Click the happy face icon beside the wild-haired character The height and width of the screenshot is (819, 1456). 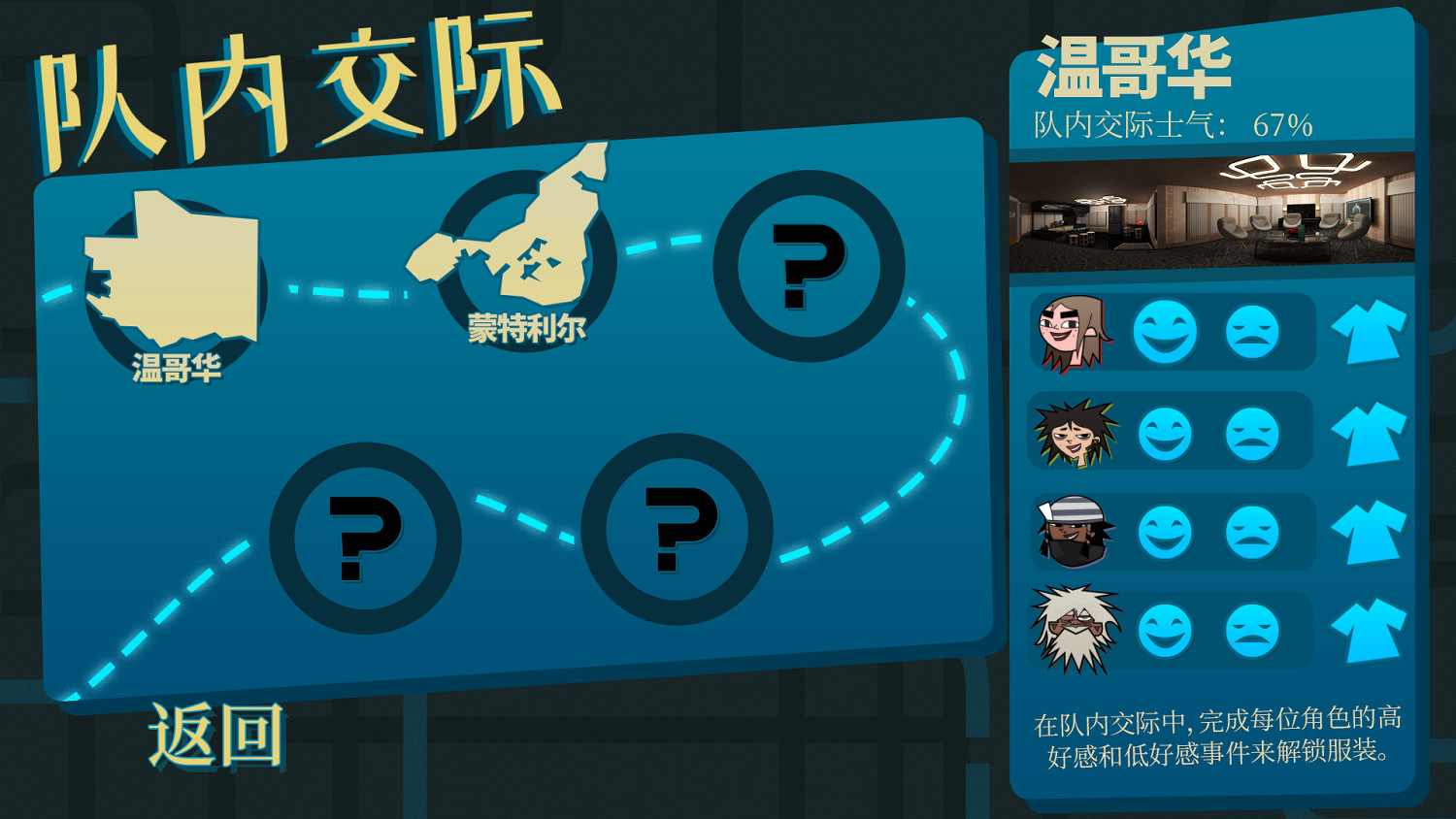point(1167,627)
